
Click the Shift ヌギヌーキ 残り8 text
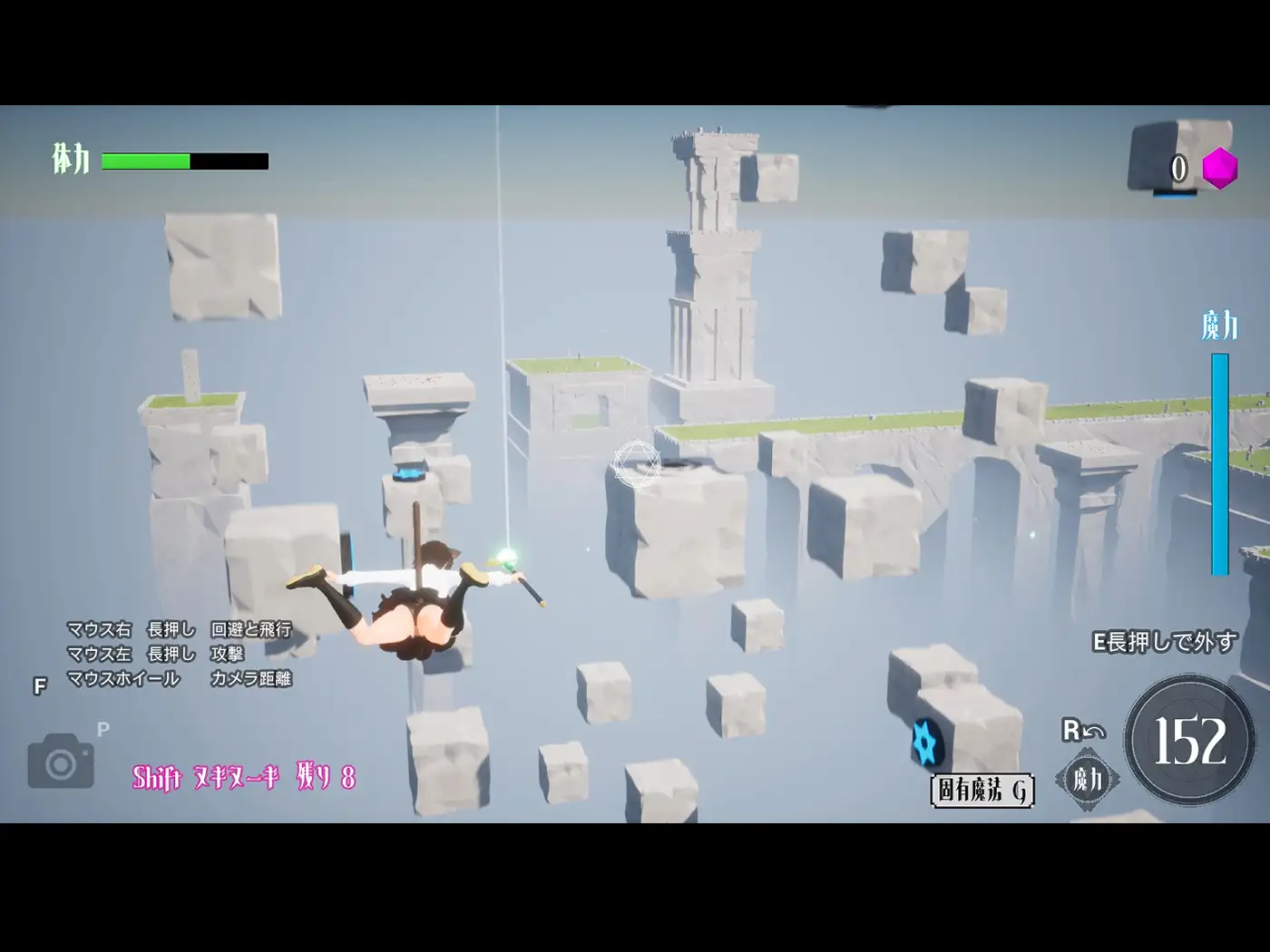click(x=243, y=774)
